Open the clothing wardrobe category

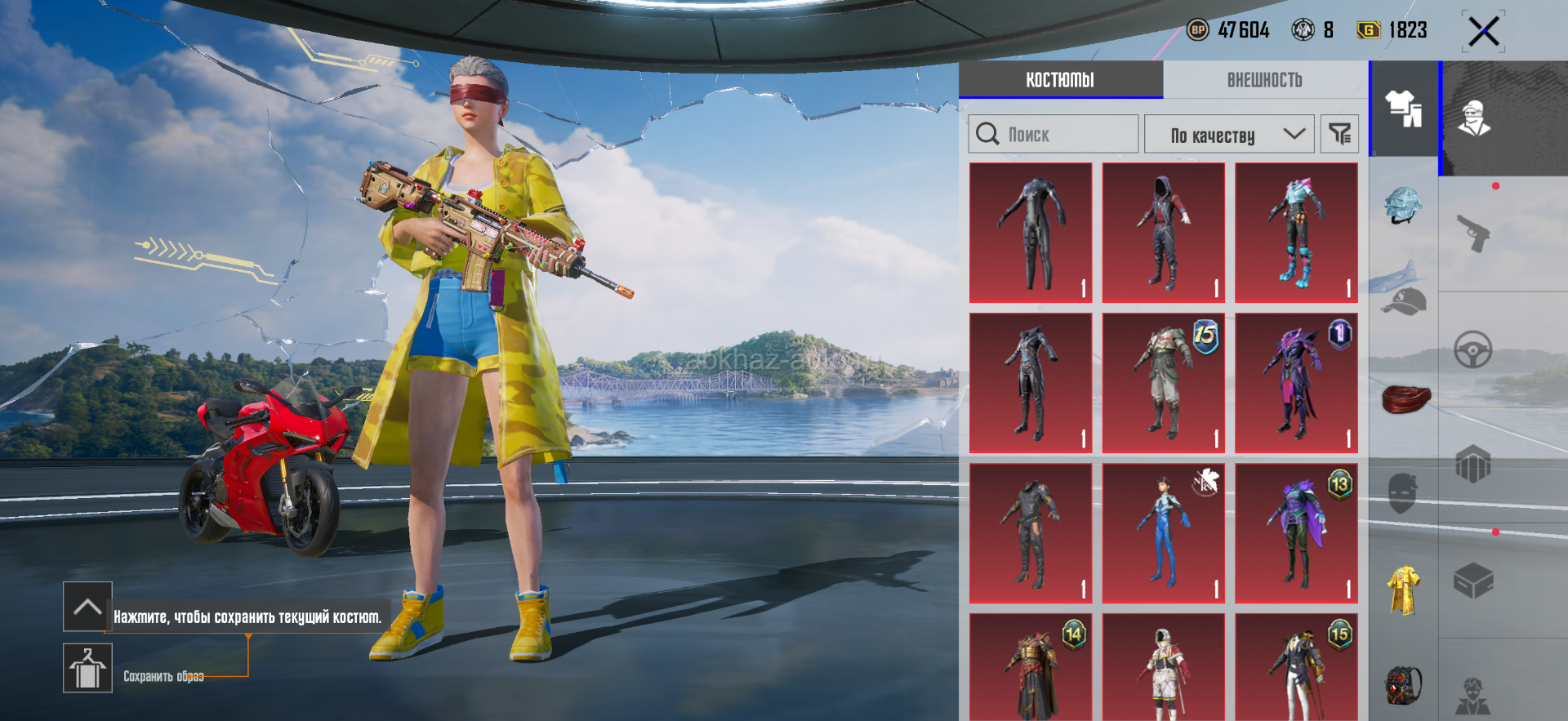tap(1404, 109)
